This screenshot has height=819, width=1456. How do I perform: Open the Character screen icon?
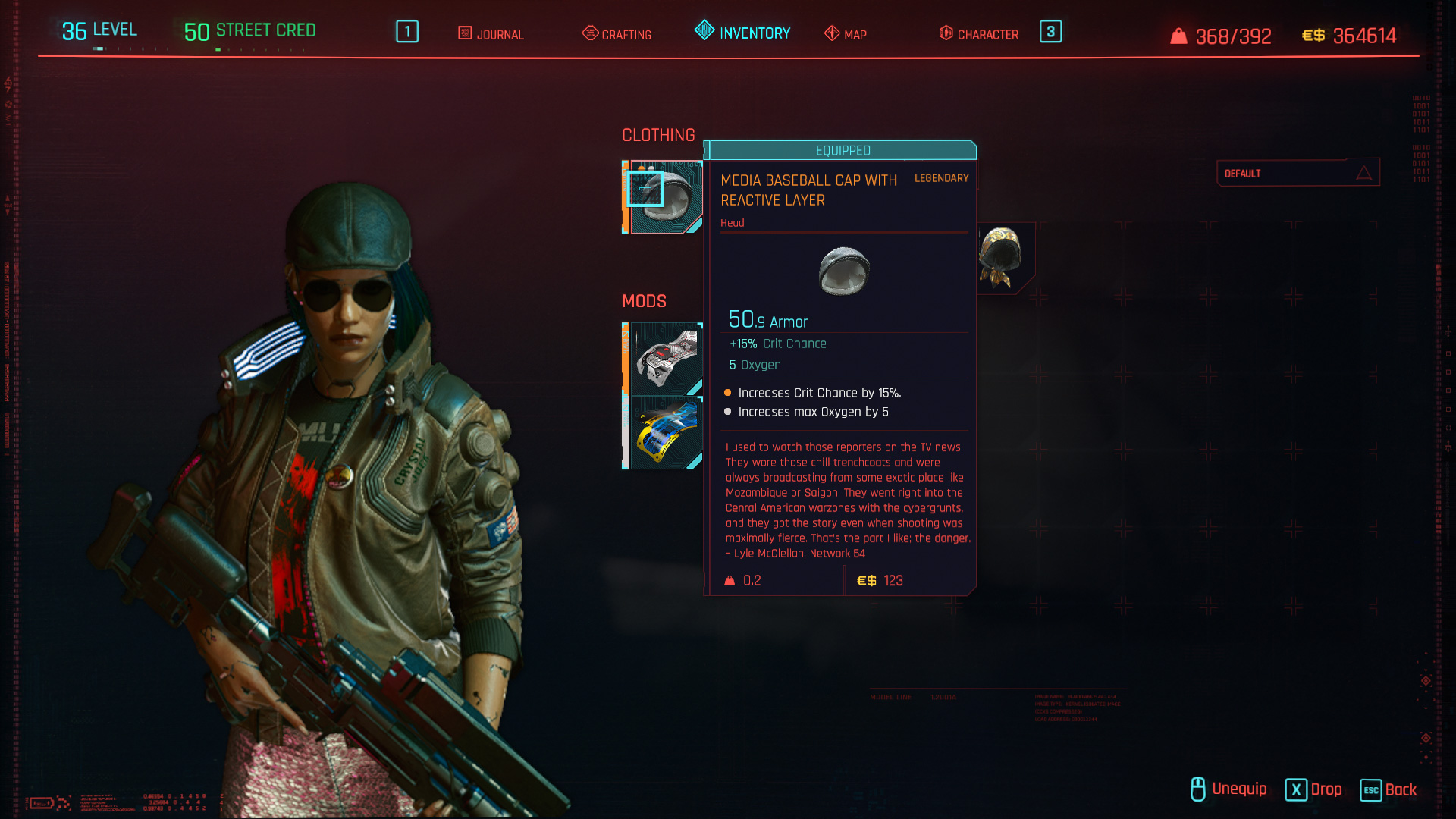point(945,34)
